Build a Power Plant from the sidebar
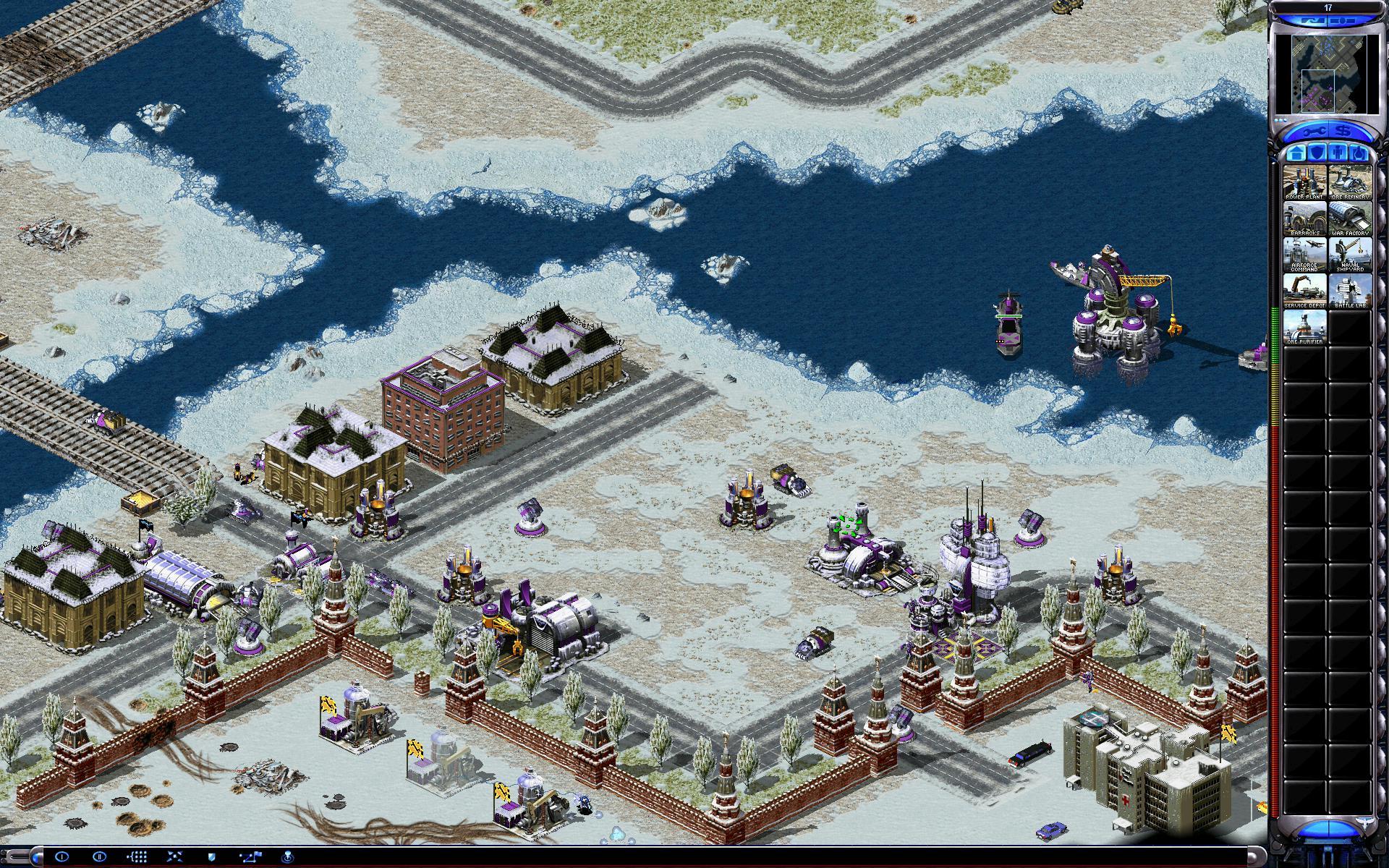Viewport: 1389px width, 868px height. [x=1305, y=182]
